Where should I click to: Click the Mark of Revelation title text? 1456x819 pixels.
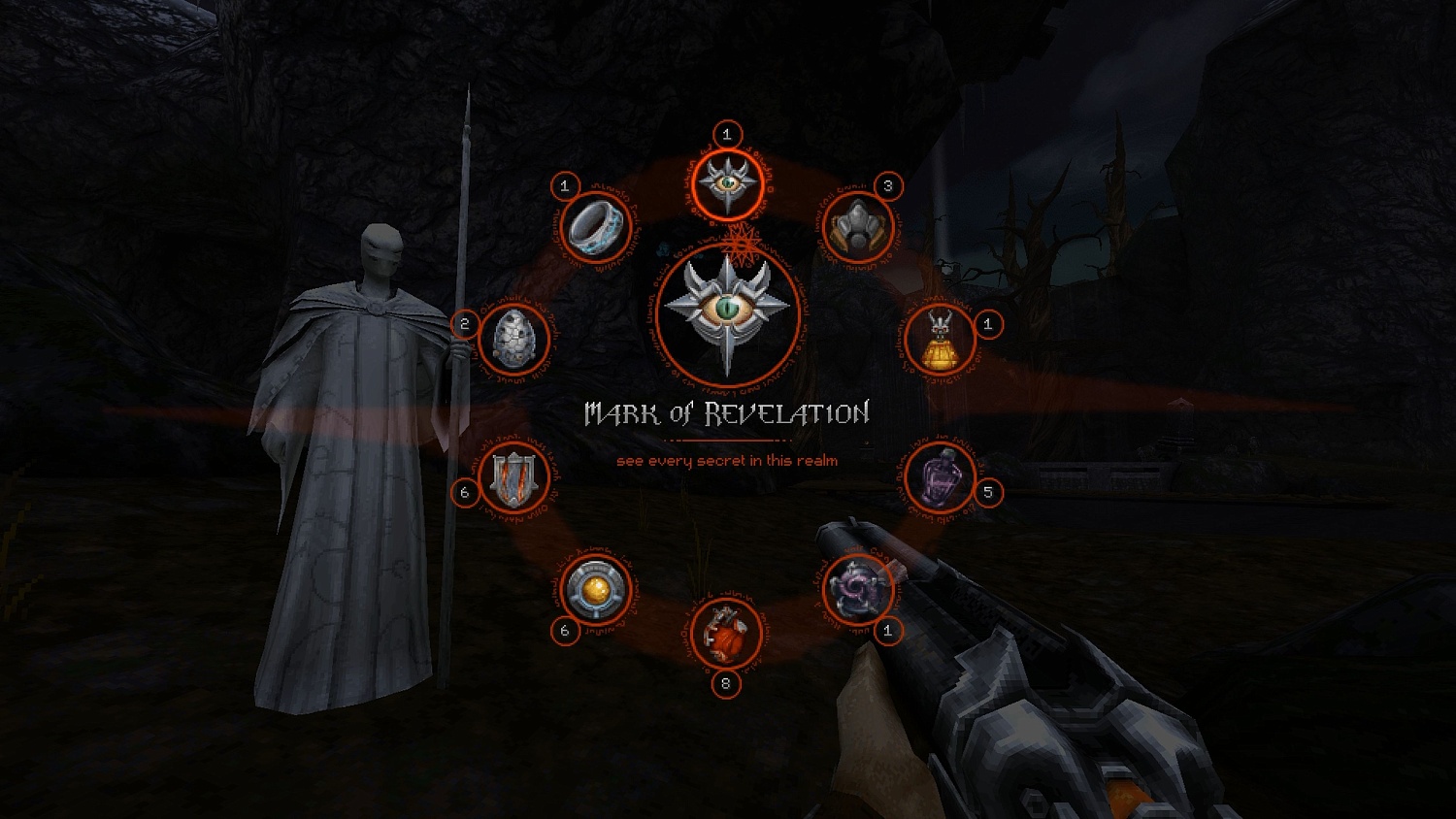coord(726,411)
